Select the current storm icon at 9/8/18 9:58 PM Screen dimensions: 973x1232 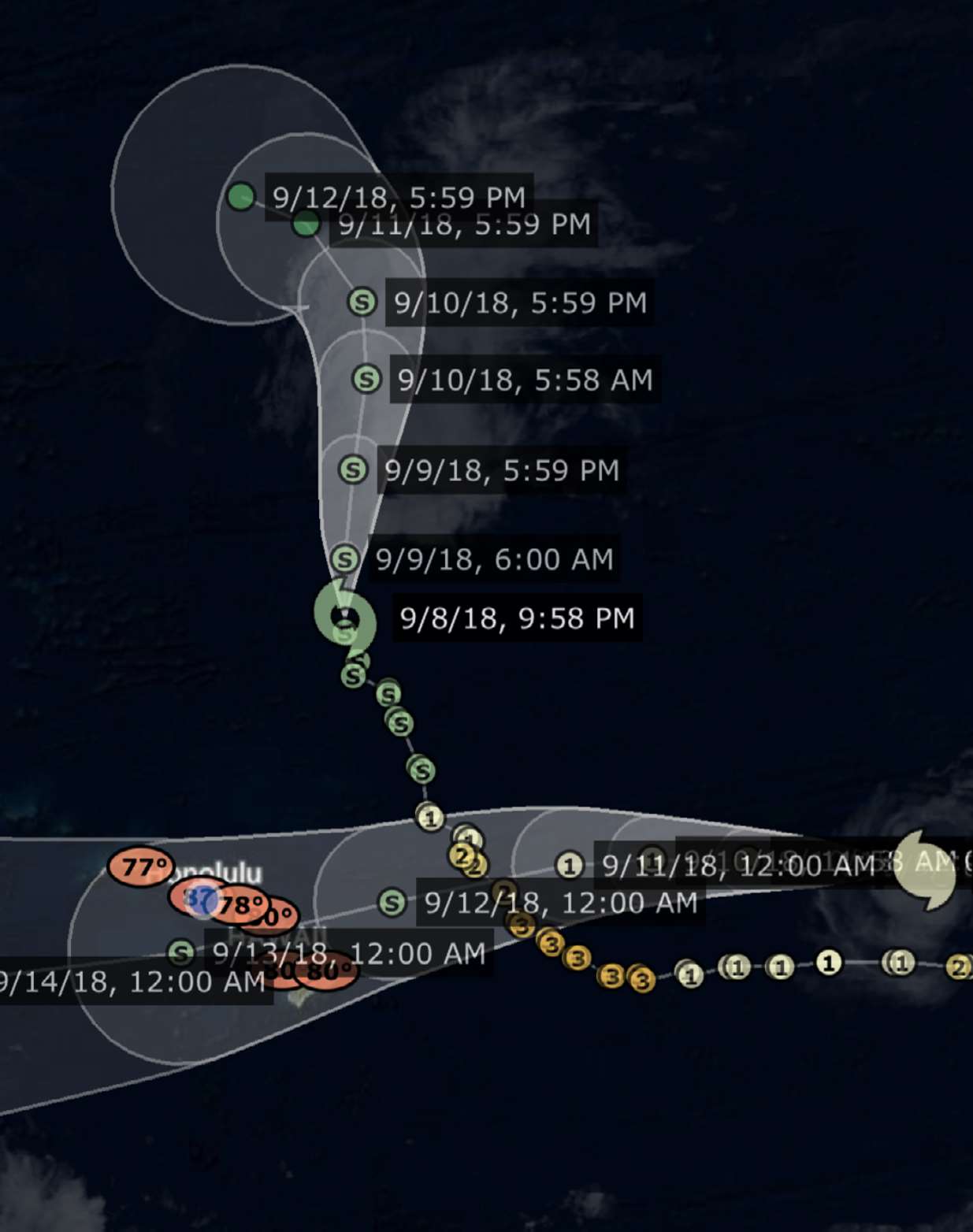tap(344, 615)
